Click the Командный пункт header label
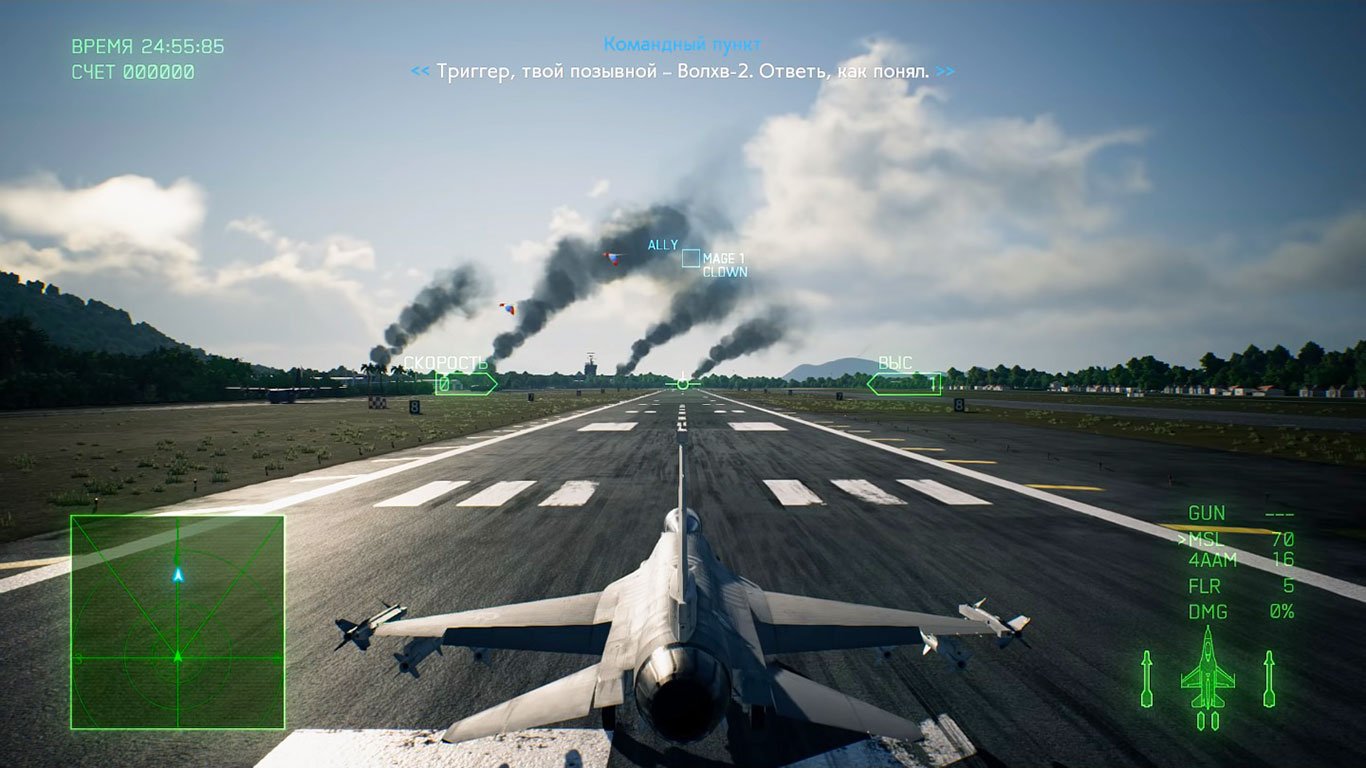 pyautogui.click(x=683, y=43)
